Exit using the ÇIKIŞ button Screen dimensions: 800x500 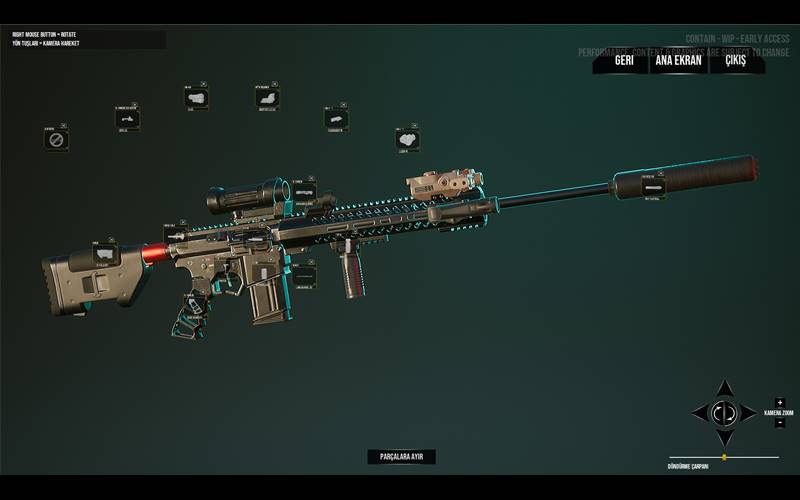pos(736,60)
